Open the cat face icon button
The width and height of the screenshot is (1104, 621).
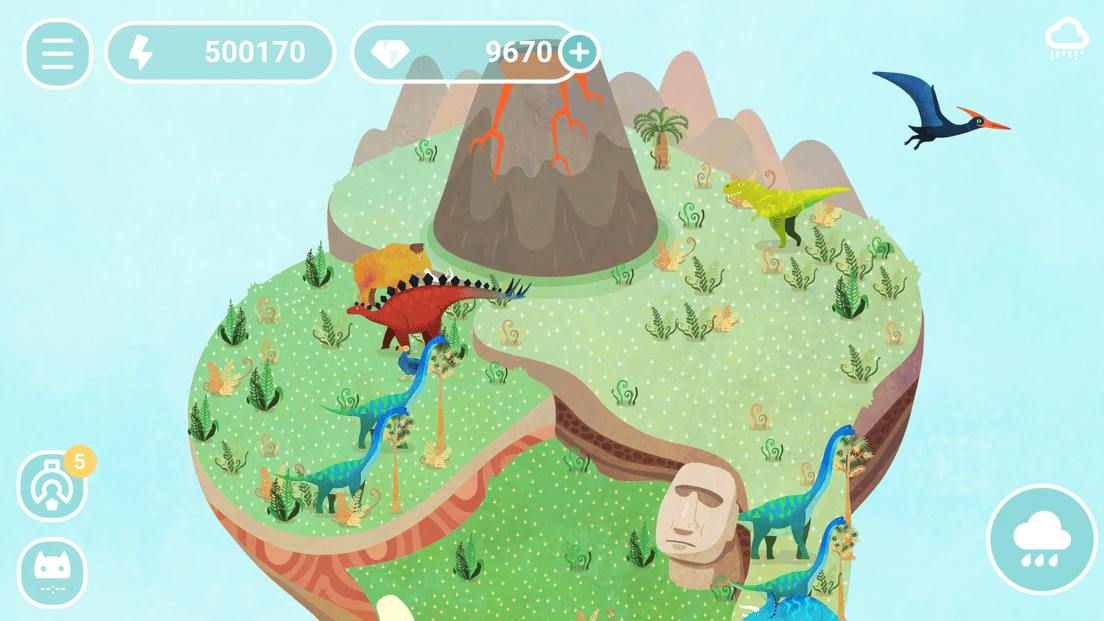pyautogui.click(x=52, y=572)
